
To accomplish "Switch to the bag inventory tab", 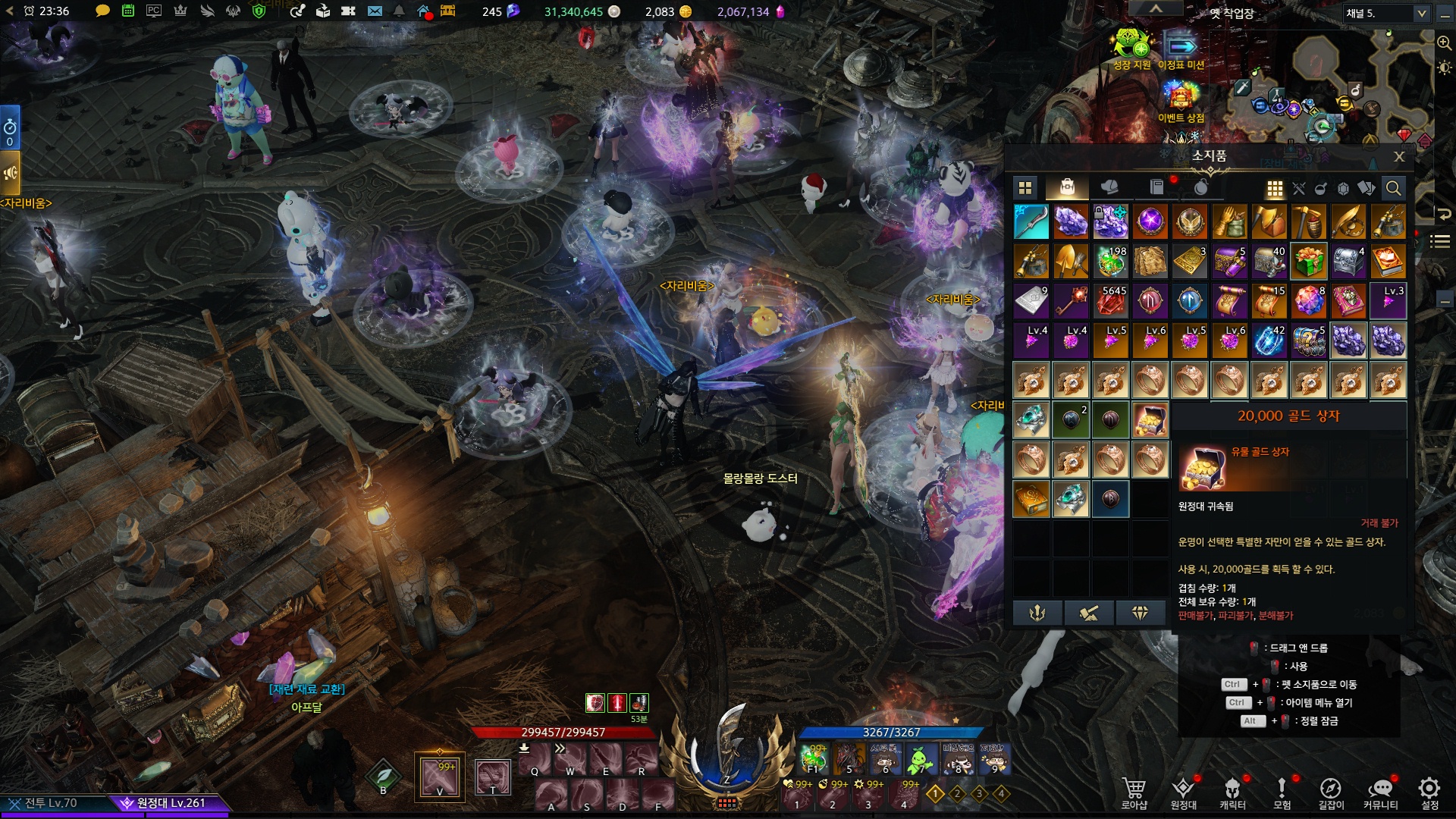I will pyautogui.click(x=1067, y=187).
